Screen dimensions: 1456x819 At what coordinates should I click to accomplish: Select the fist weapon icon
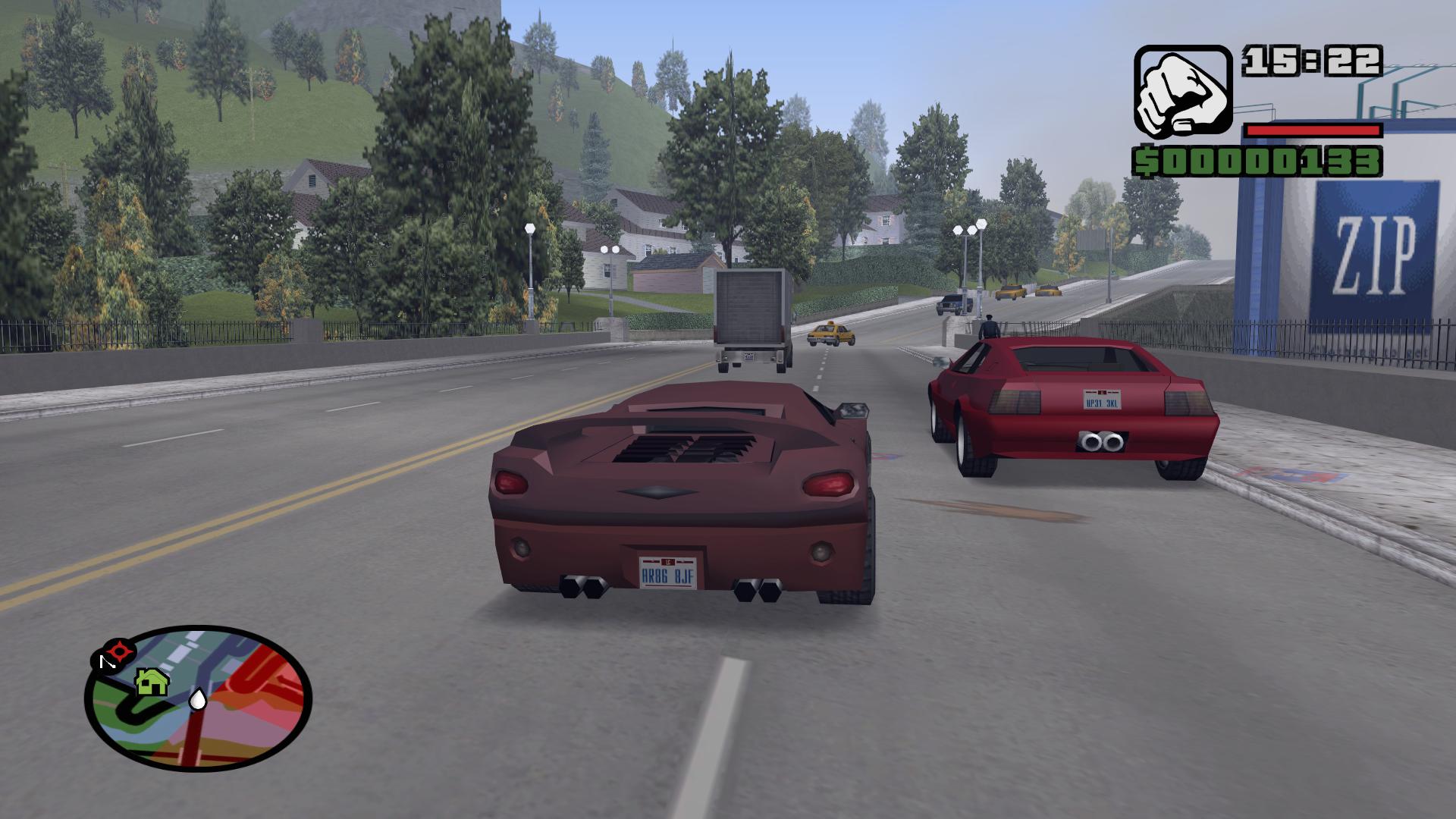[x=1182, y=90]
